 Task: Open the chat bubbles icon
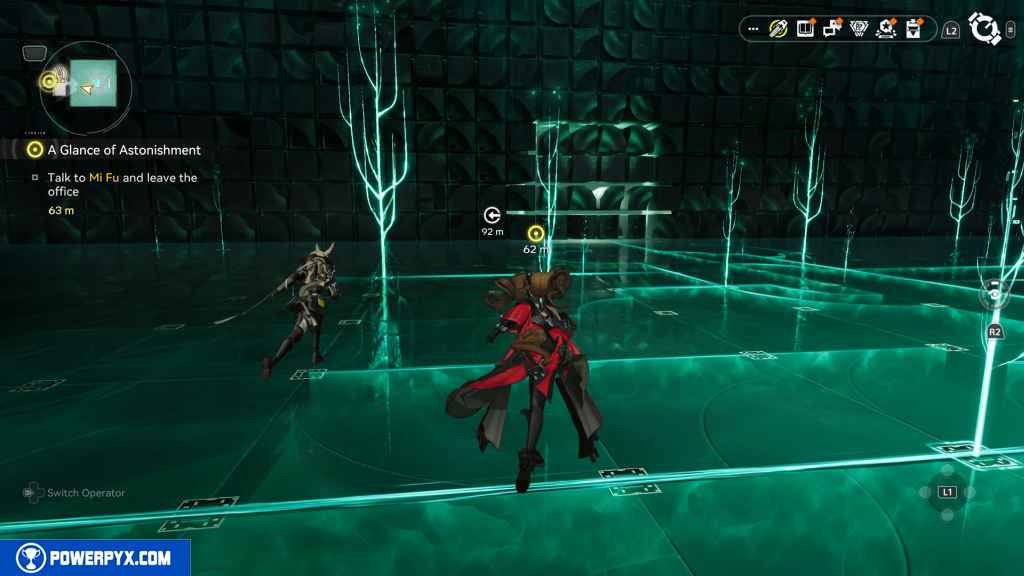click(832, 29)
